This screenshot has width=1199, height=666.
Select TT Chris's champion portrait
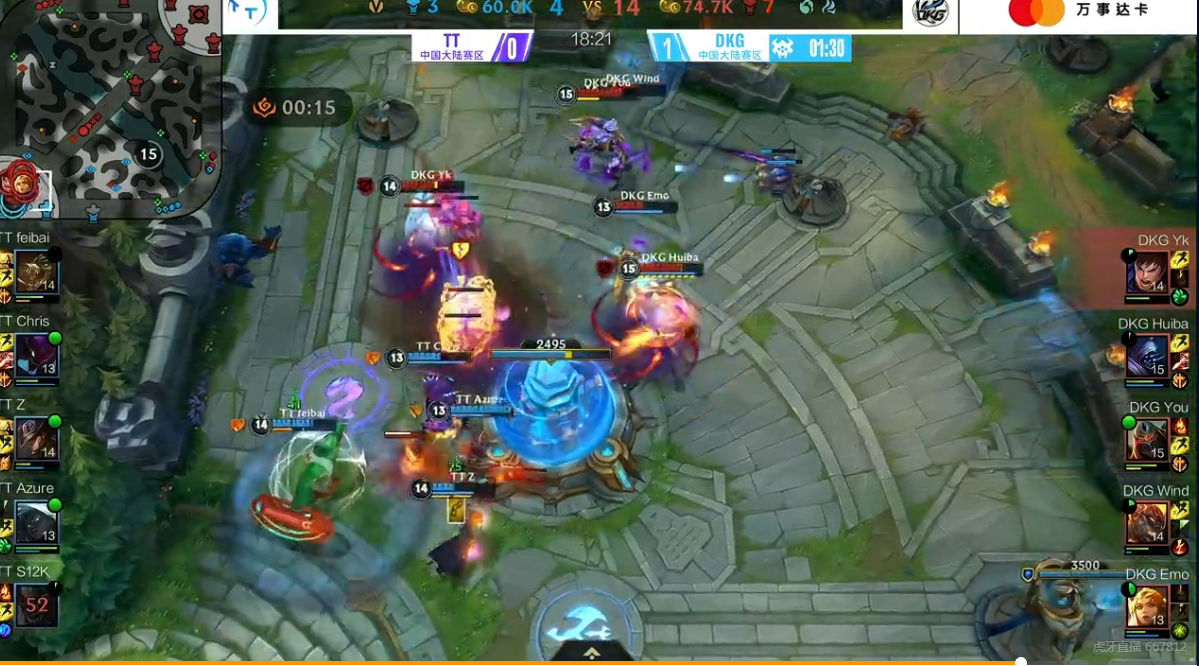click(x=36, y=356)
